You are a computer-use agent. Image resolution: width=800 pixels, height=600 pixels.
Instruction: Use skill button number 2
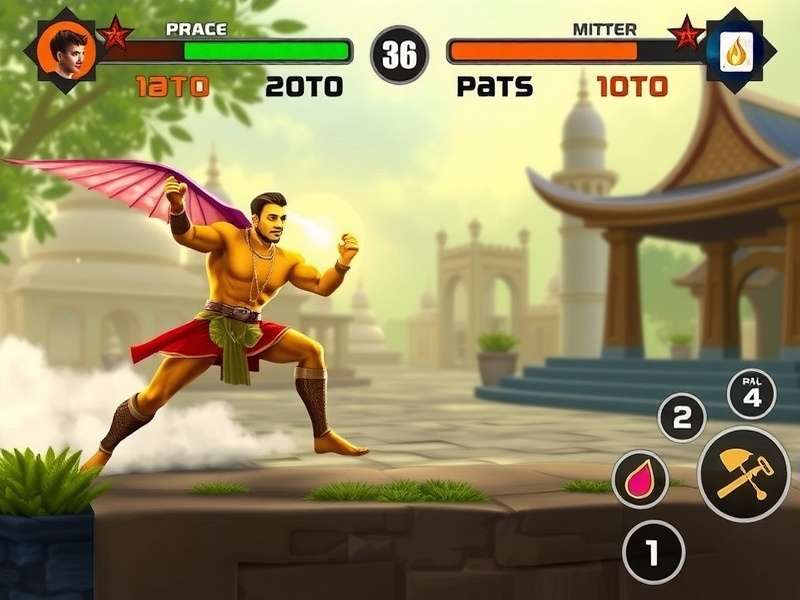pyautogui.click(x=682, y=418)
